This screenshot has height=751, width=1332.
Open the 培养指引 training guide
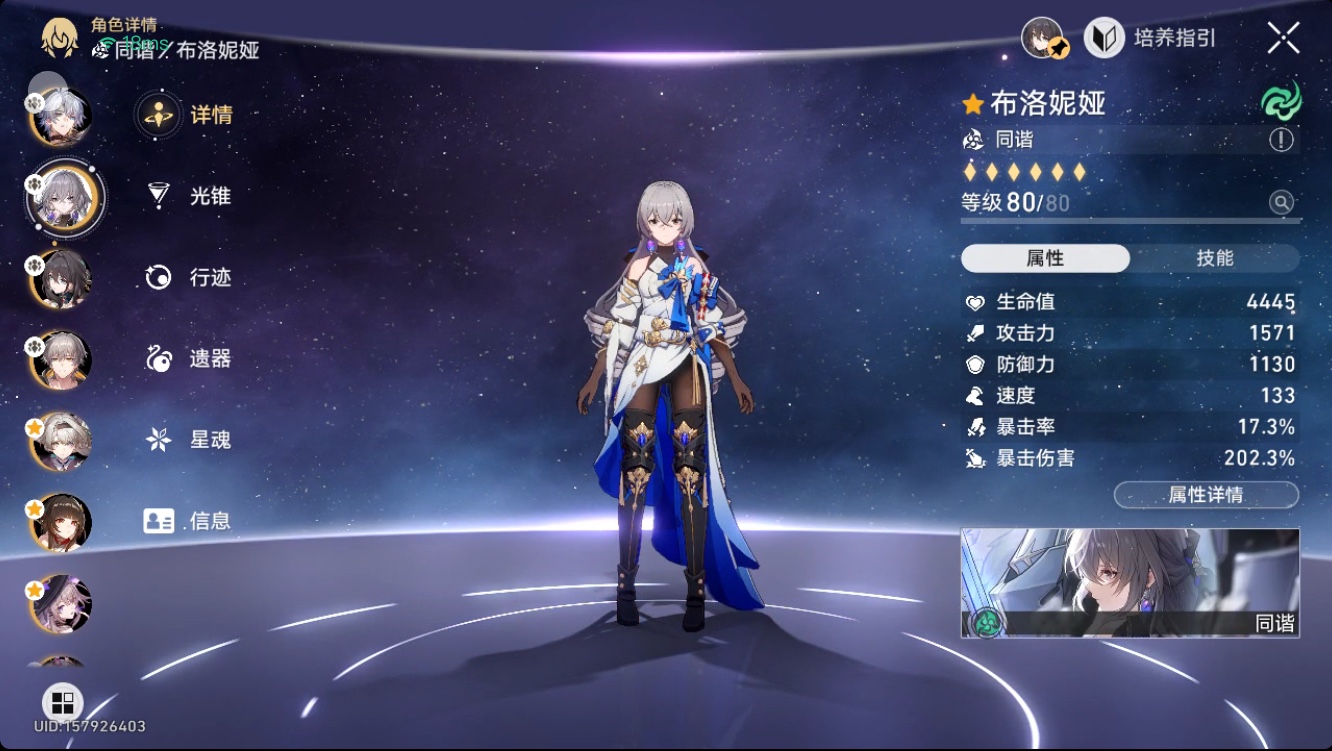point(1152,38)
